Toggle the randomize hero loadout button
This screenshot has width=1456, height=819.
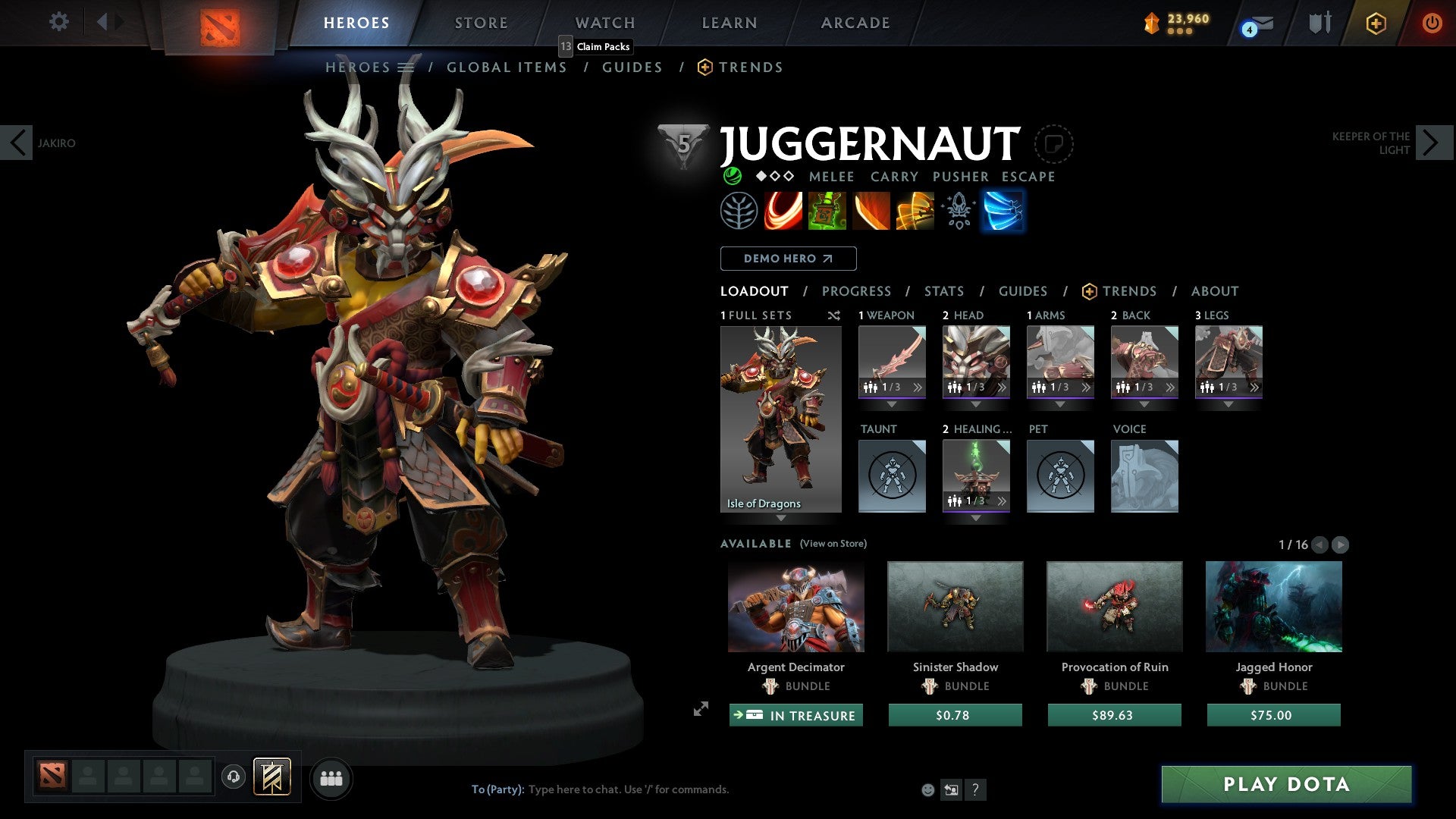coord(834,315)
